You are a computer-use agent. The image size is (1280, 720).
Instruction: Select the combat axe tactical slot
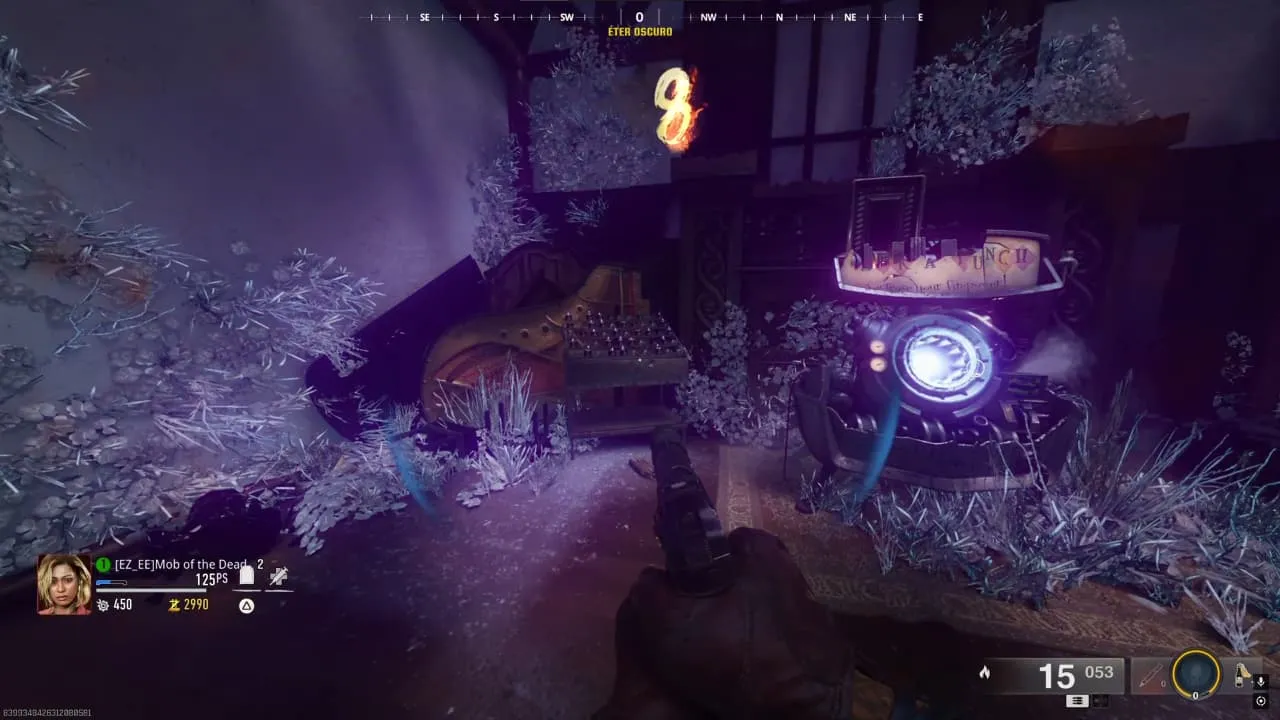point(1150,676)
